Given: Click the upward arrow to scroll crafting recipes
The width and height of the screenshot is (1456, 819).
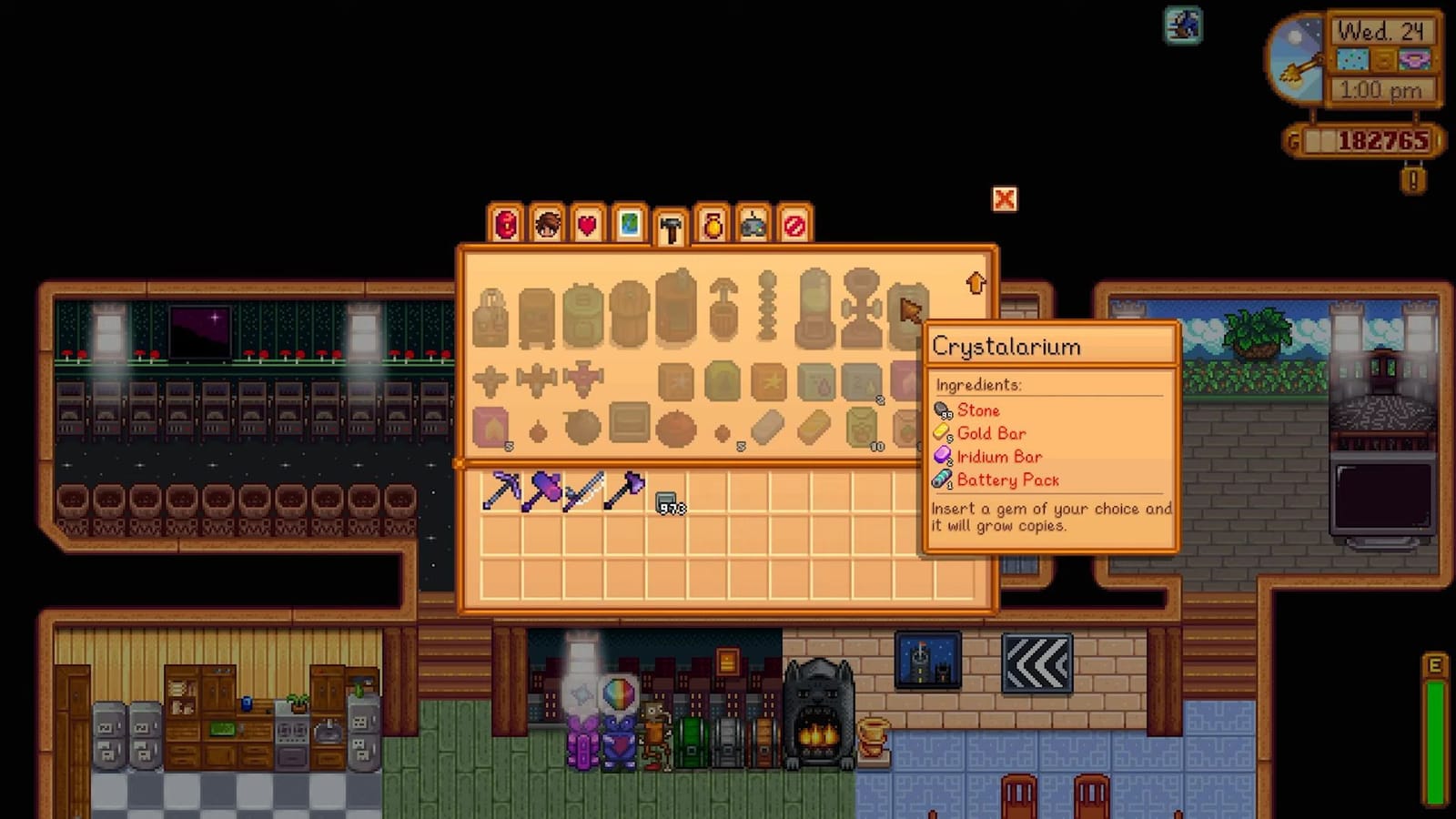Looking at the screenshot, I should (x=976, y=284).
